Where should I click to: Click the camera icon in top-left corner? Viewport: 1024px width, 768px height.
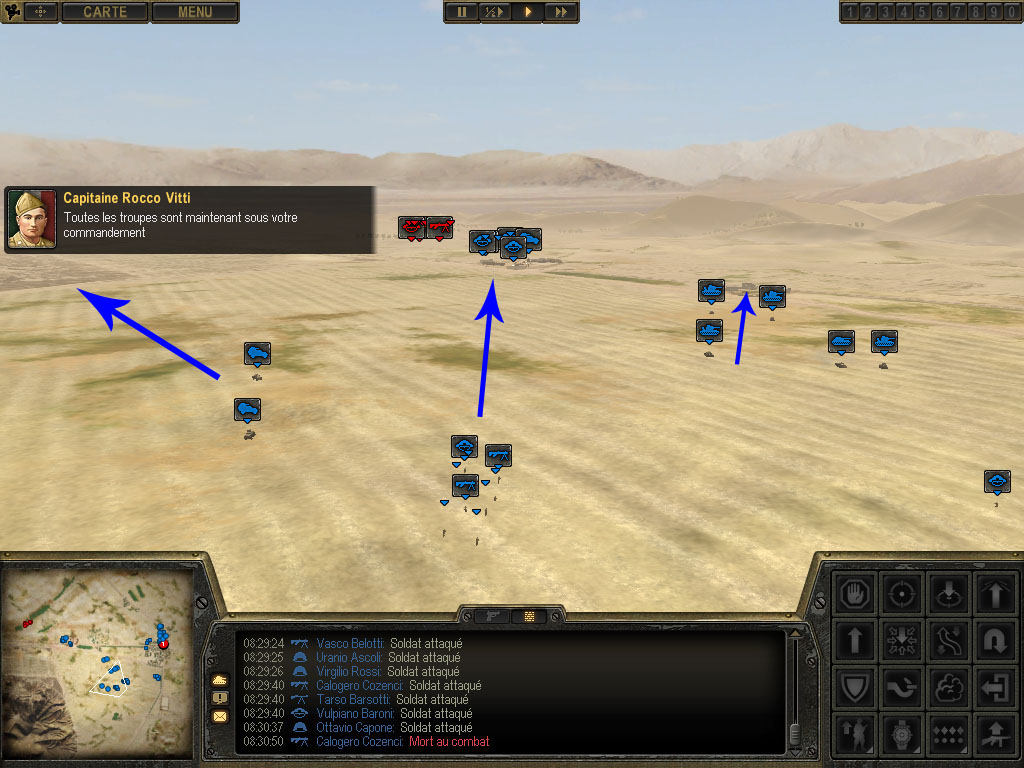point(13,12)
